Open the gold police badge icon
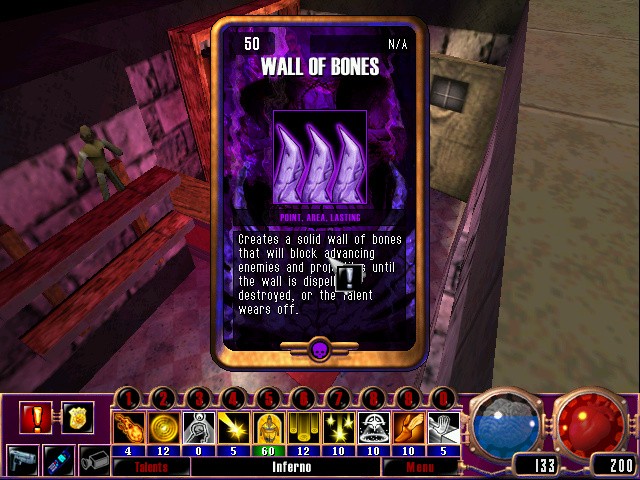The width and height of the screenshot is (640, 480). point(75,416)
